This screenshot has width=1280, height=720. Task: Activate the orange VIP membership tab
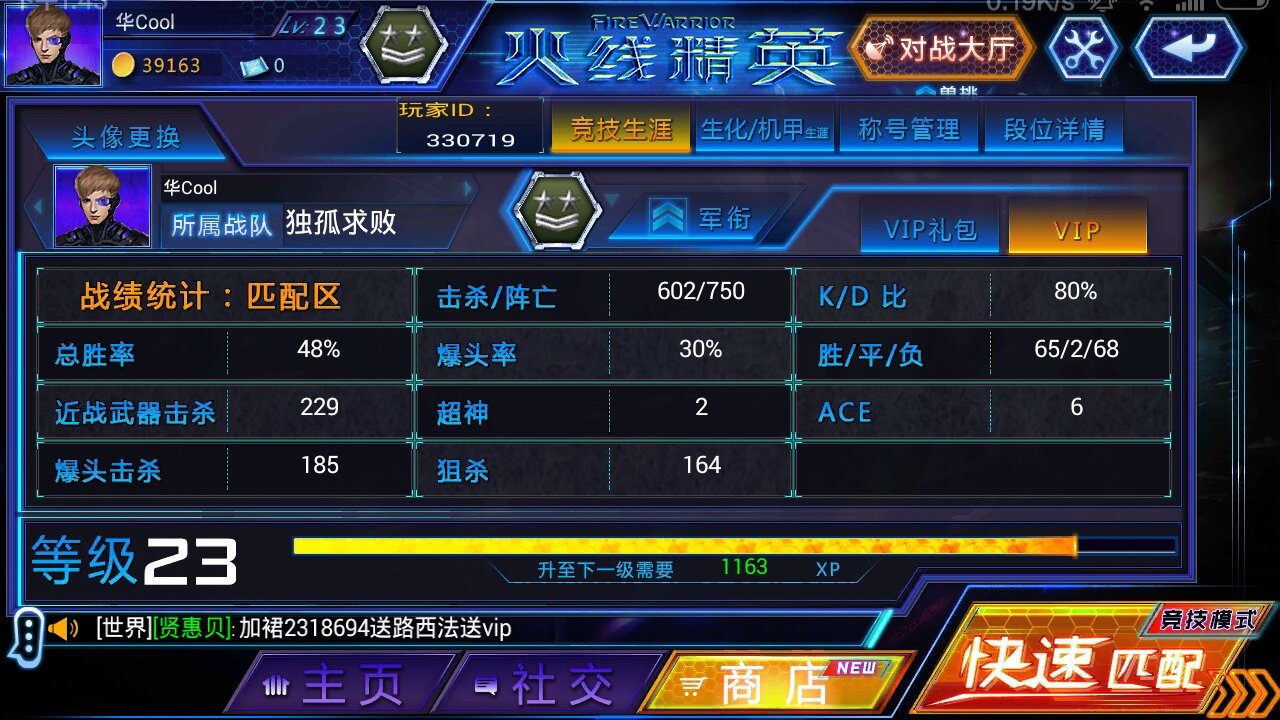(1078, 228)
